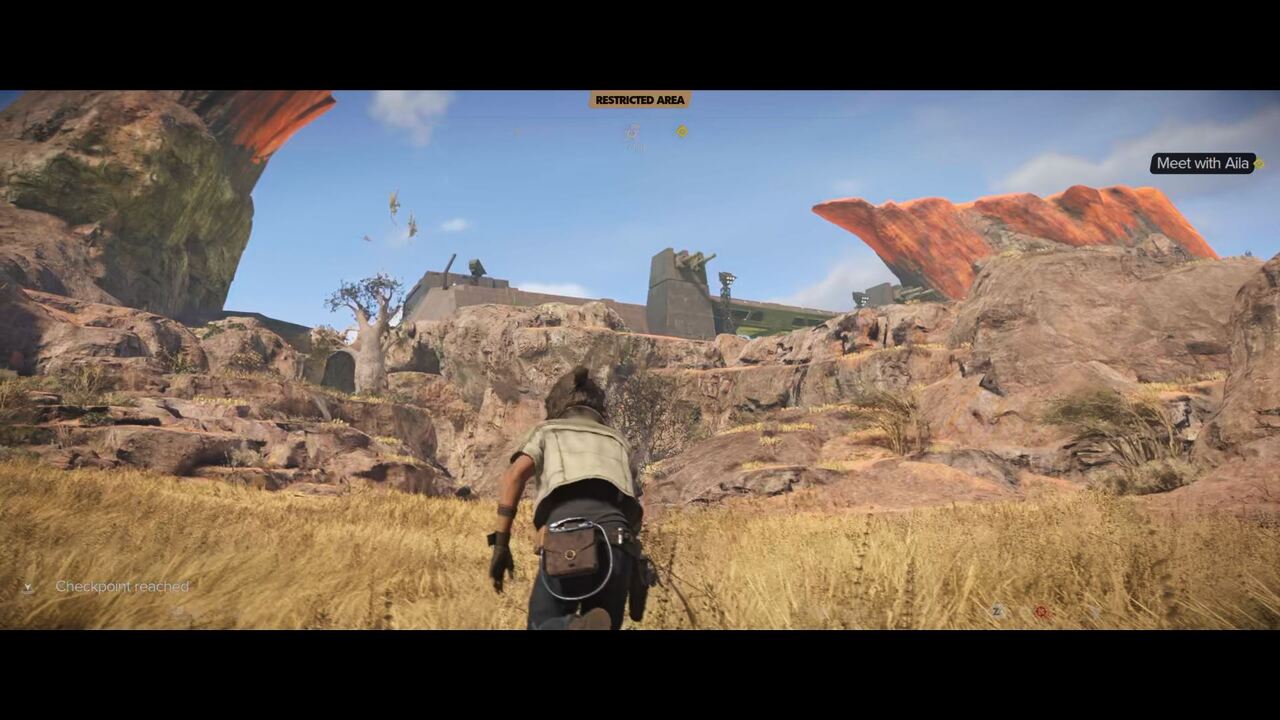This screenshot has width=1280, height=720.
Task: Click the yellow objective marker in the sky
Action: pos(681,131)
